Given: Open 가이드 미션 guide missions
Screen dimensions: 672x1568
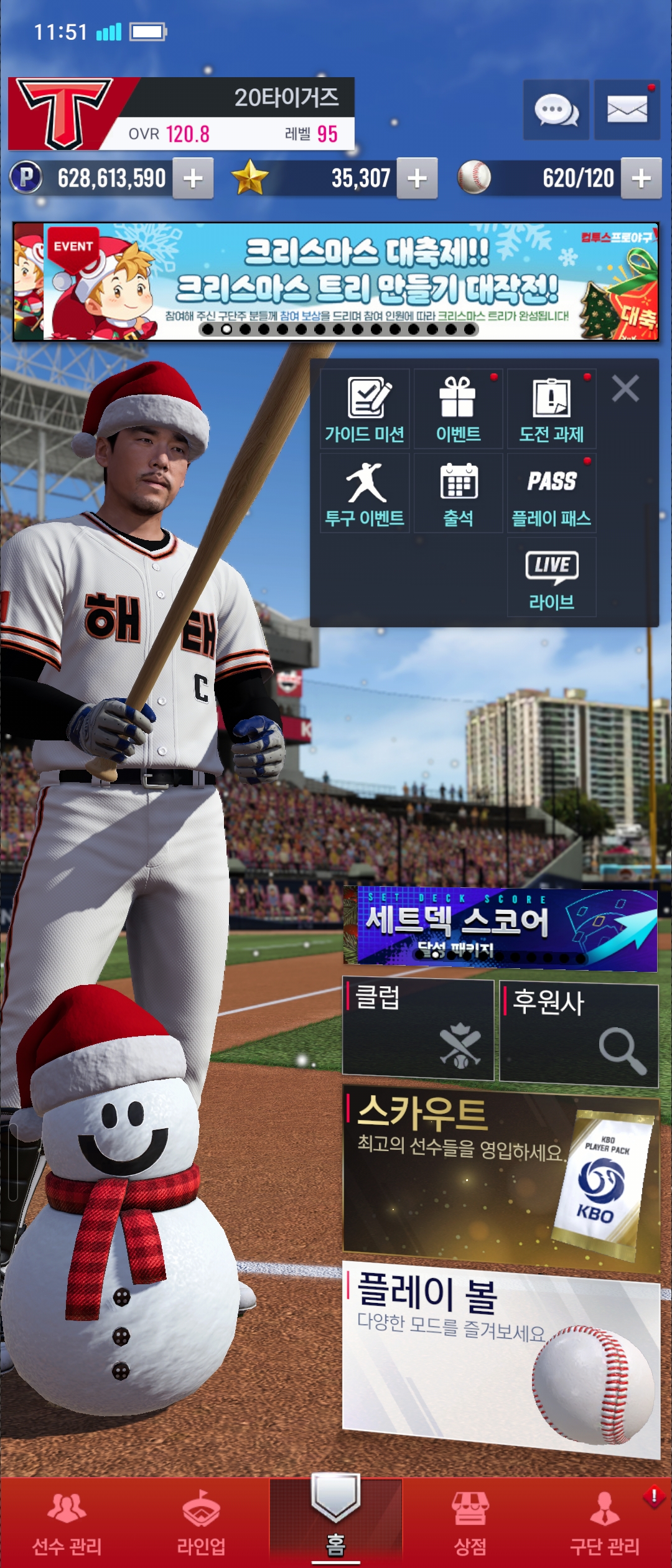Looking at the screenshot, I should pyautogui.click(x=365, y=408).
